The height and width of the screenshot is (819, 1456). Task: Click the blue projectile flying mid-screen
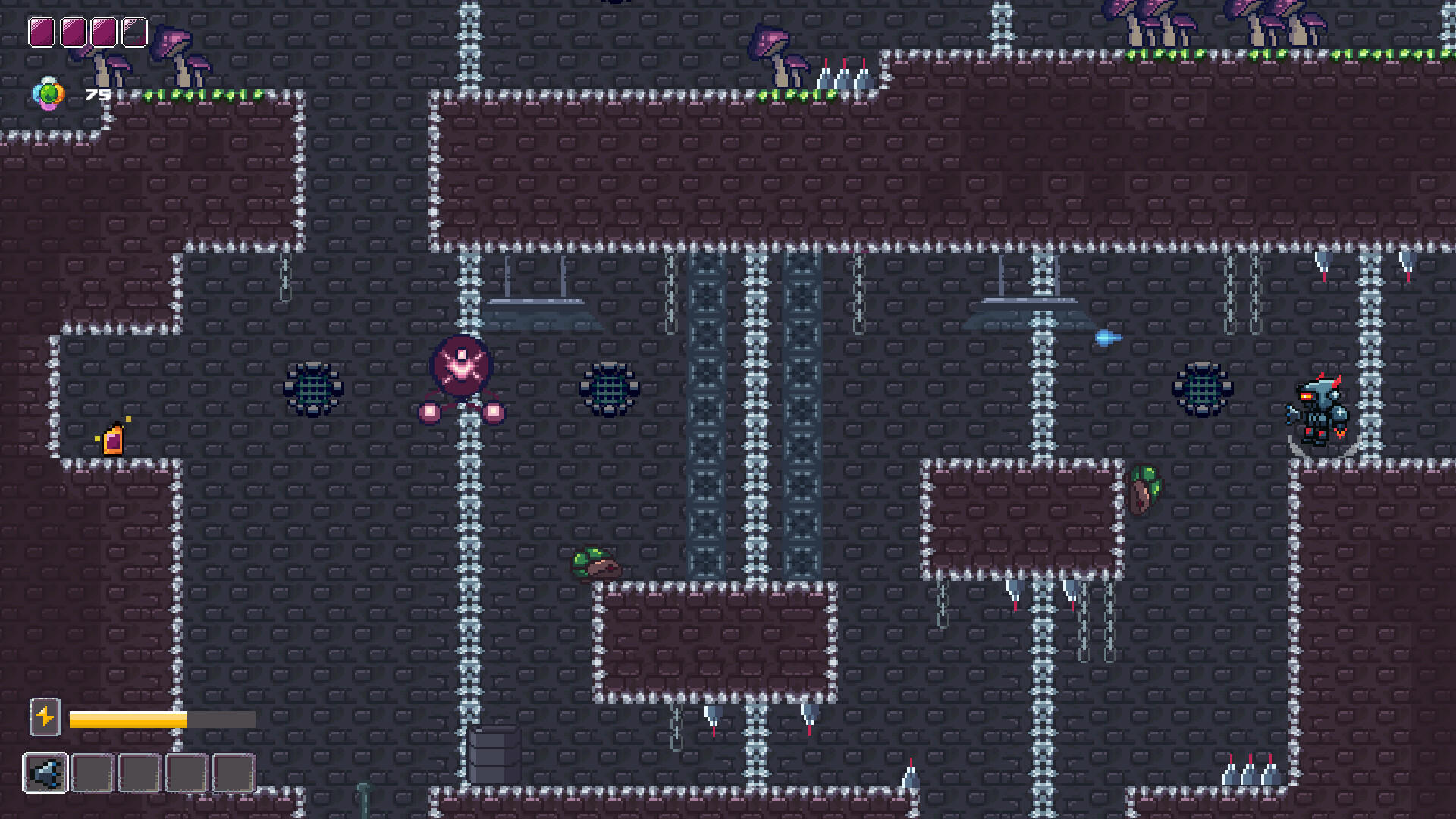click(1108, 339)
